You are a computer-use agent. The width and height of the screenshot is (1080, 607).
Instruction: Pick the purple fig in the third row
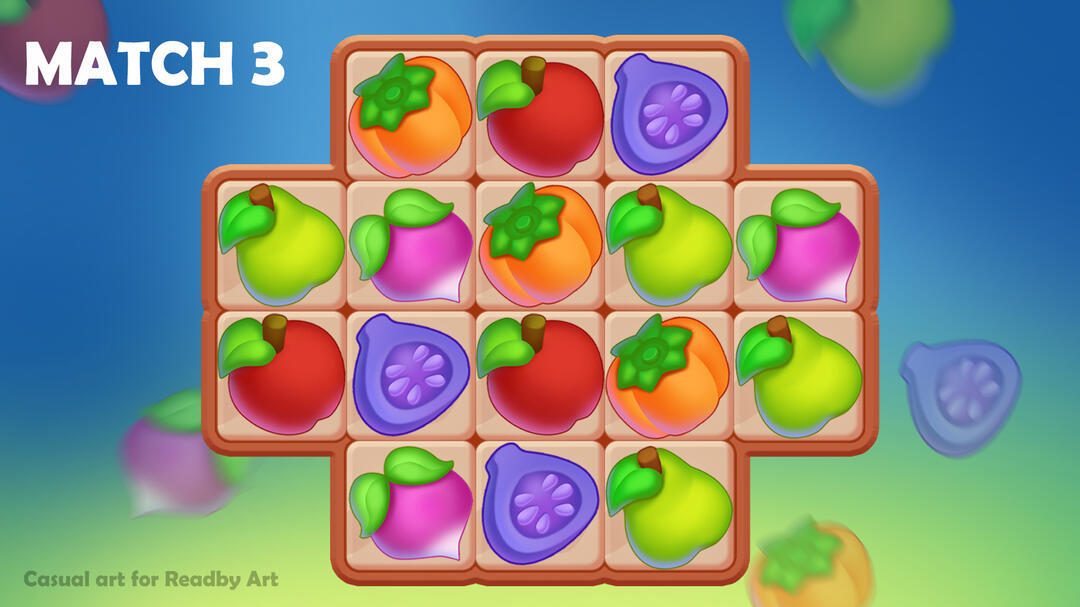click(410, 375)
